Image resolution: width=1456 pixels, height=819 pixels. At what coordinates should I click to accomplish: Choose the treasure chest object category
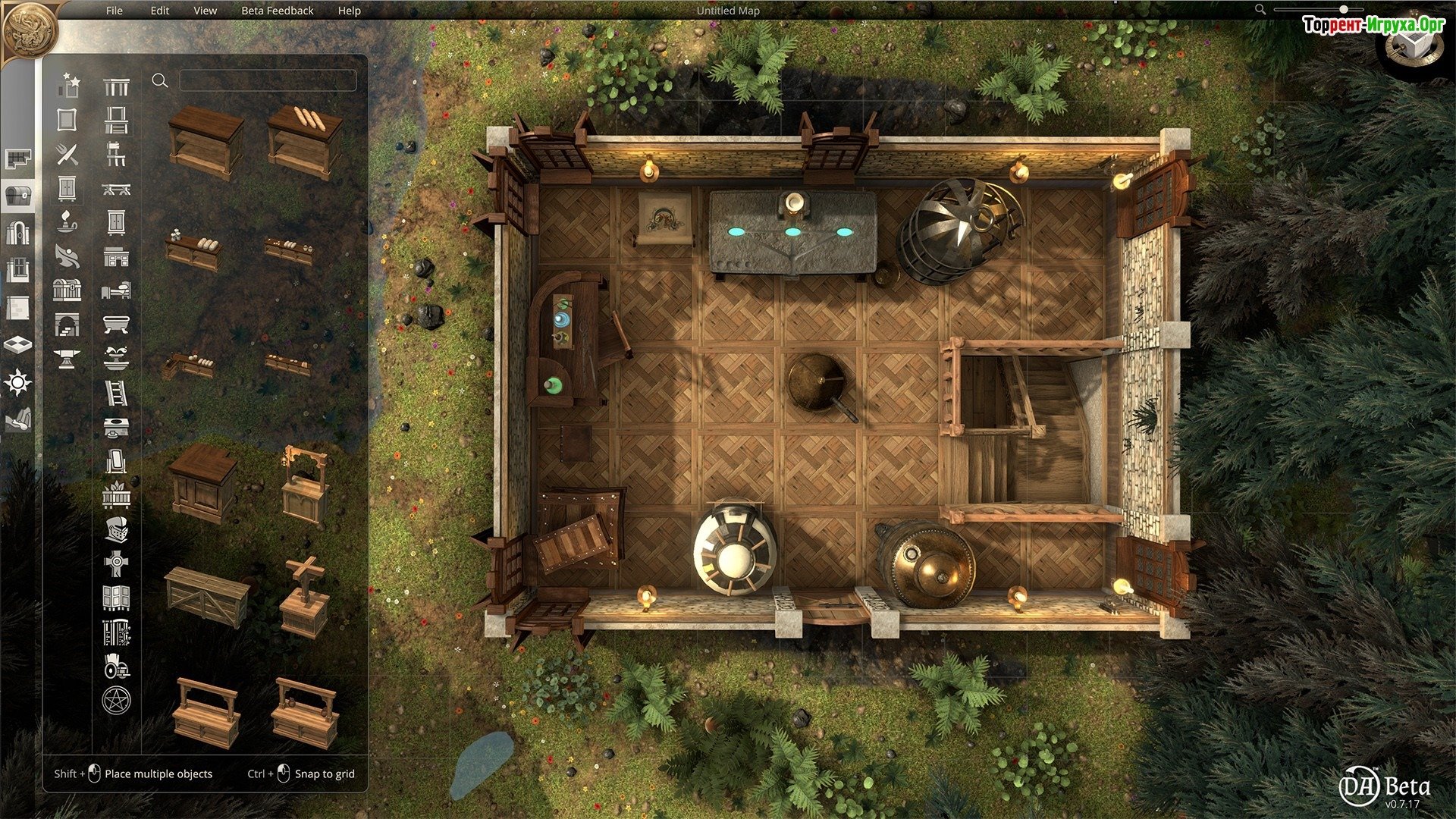point(67,290)
